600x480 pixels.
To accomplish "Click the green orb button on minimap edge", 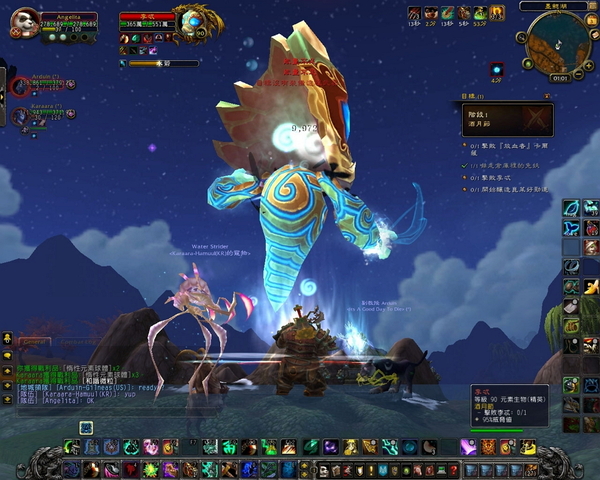I will click(x=530, y=61).
